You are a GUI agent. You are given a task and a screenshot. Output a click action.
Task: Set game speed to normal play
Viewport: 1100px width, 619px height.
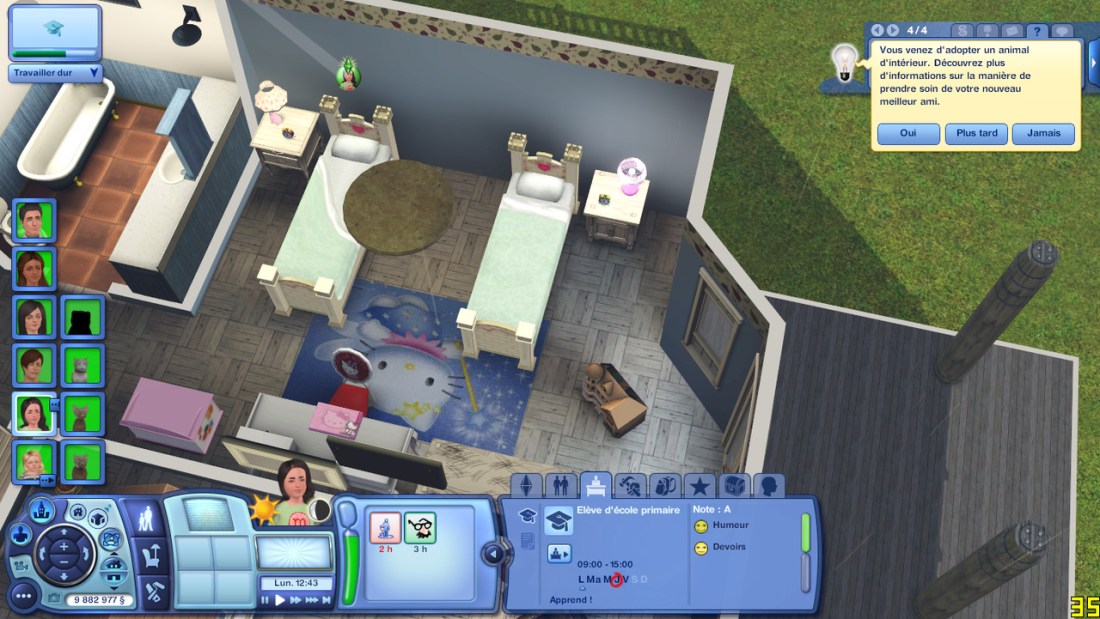click(281, 600)
